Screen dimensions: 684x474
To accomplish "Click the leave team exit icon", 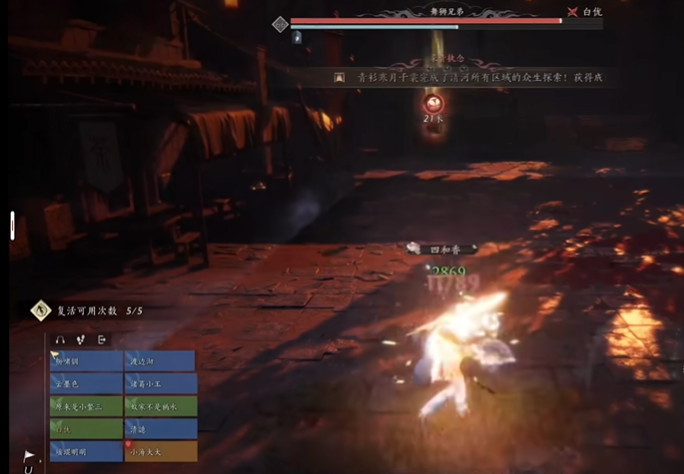I will tap(102, 340).
